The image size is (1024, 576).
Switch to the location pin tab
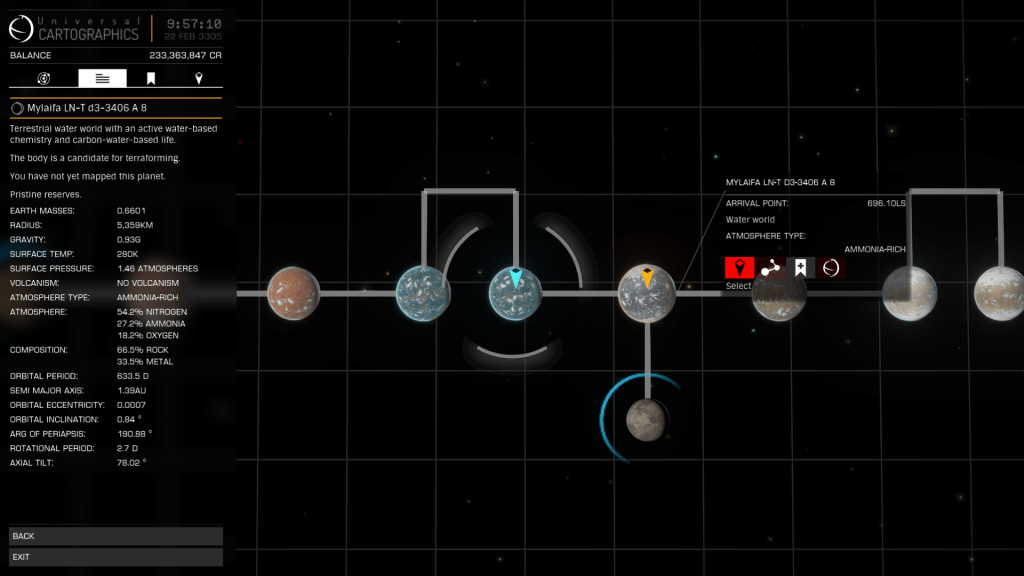click(x=198, y=78)
